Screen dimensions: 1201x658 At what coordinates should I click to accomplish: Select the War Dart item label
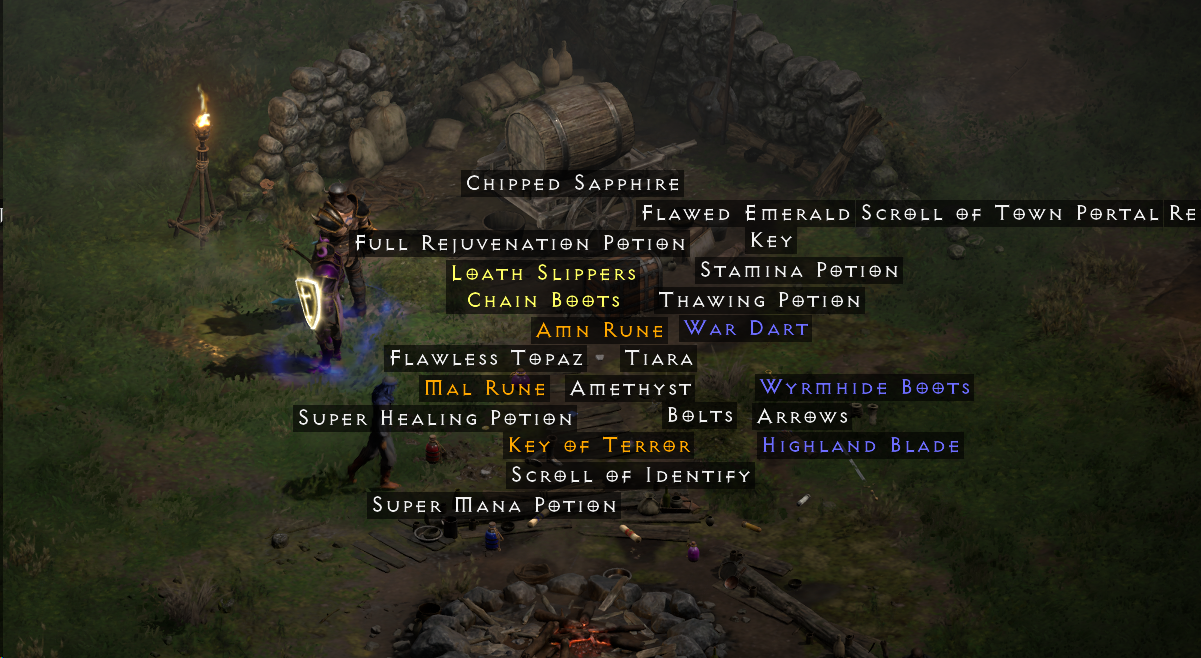tap(745, 329)
